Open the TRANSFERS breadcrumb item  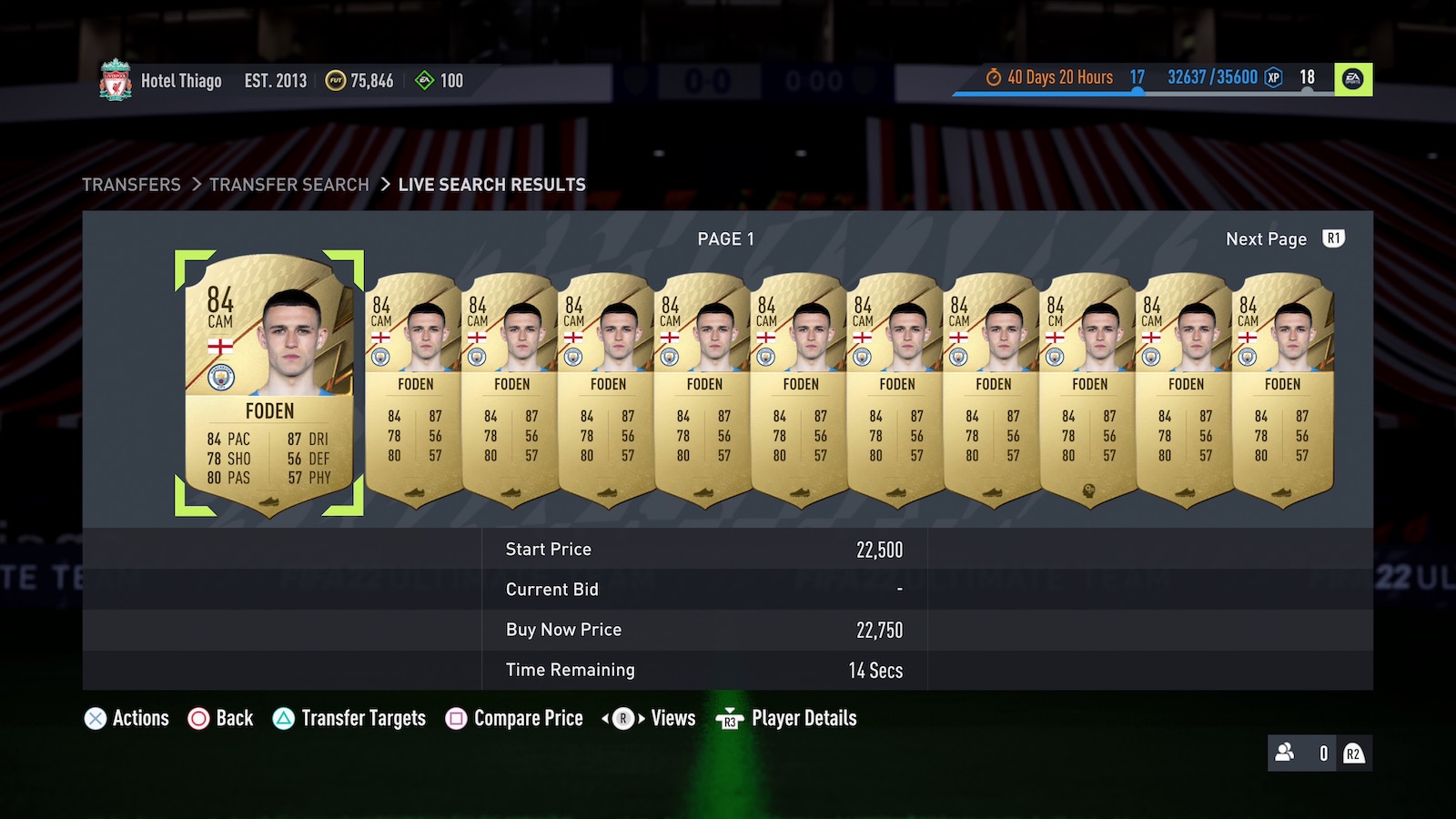pyautogui.click(x=132, y=185)
